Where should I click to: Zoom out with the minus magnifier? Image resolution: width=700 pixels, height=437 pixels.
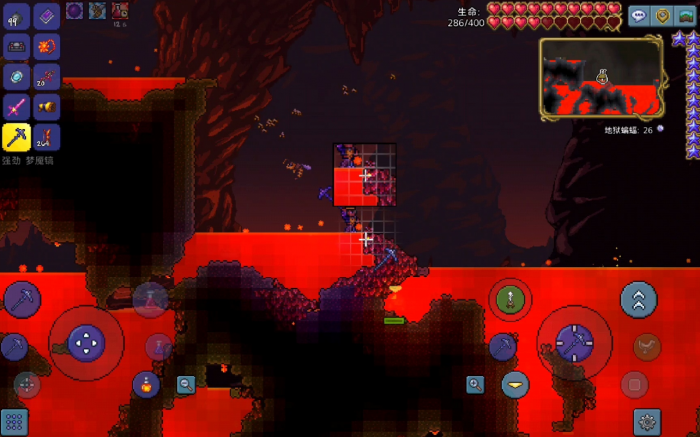(x=186, y=384)
